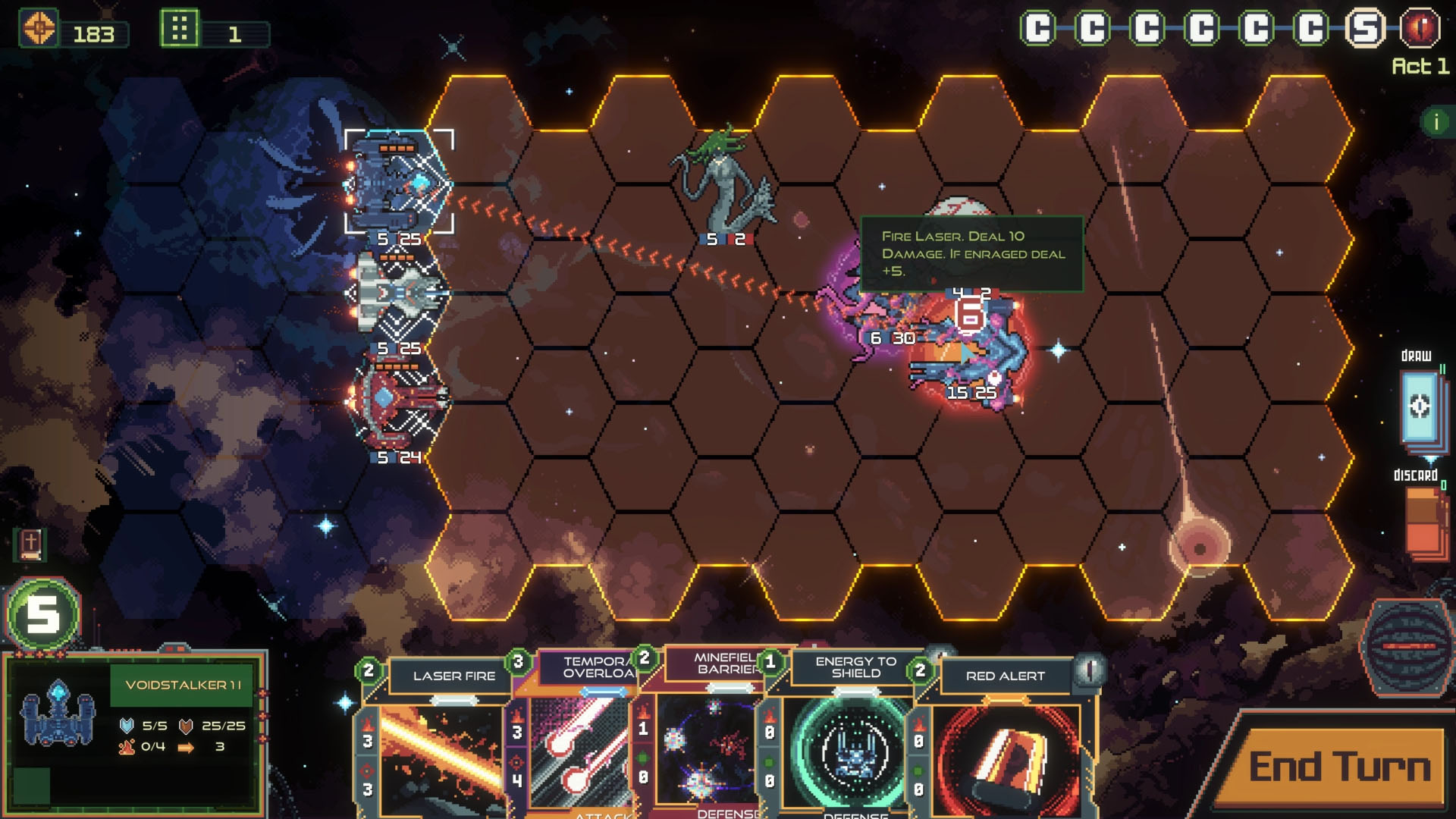Select the white middle fleet ship
1456x819 pixels.
(398, 293)
